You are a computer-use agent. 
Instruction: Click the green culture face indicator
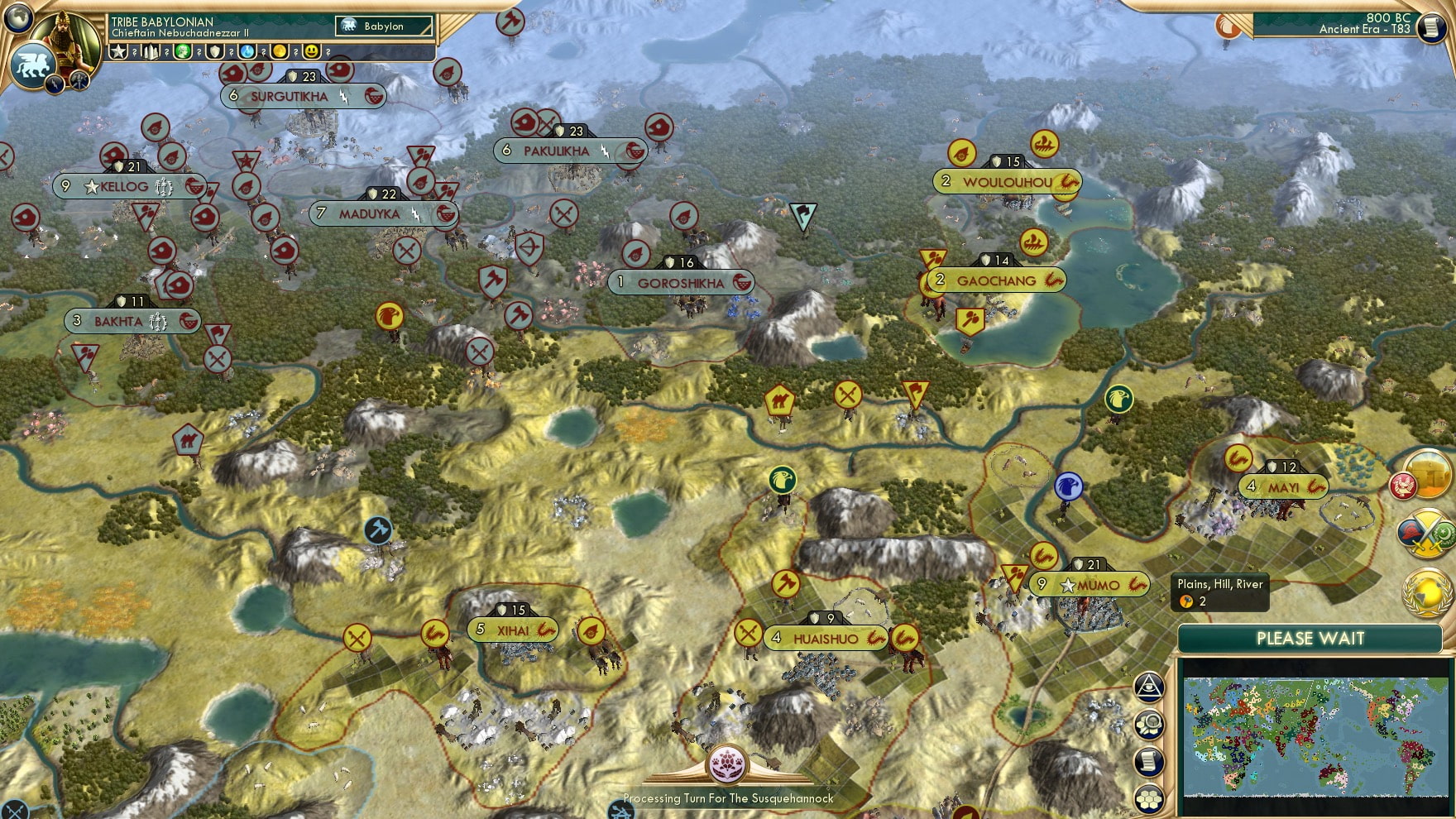pos(181,51)
